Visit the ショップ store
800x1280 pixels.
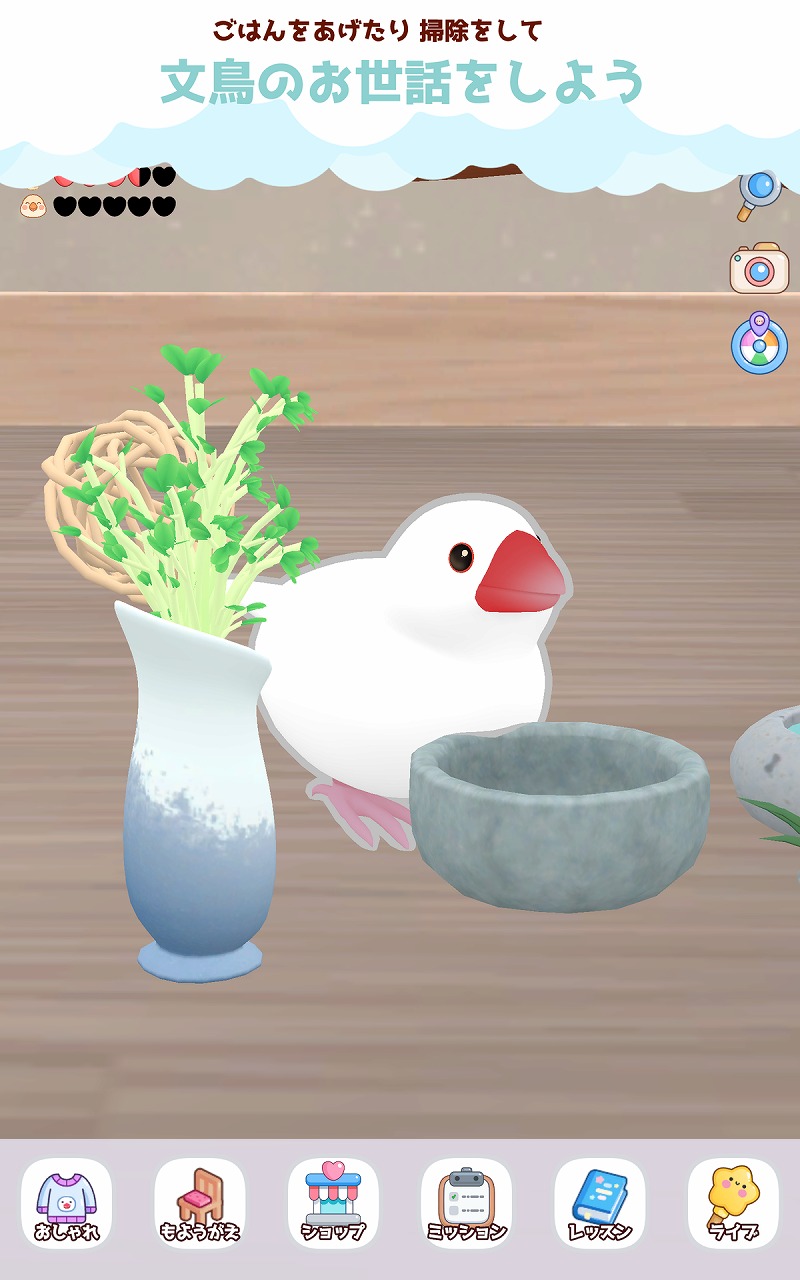point(333,1203)
